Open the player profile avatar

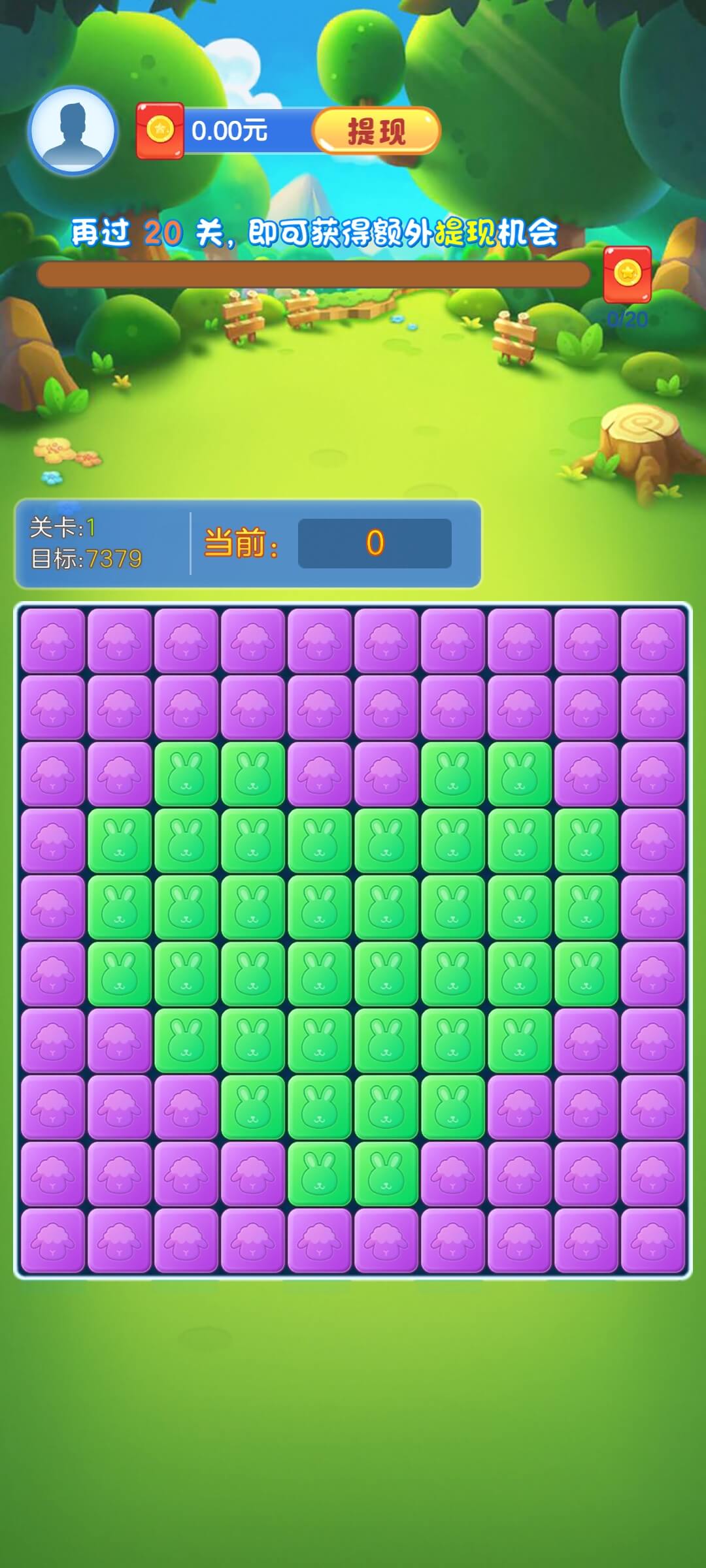pos(73,131)
